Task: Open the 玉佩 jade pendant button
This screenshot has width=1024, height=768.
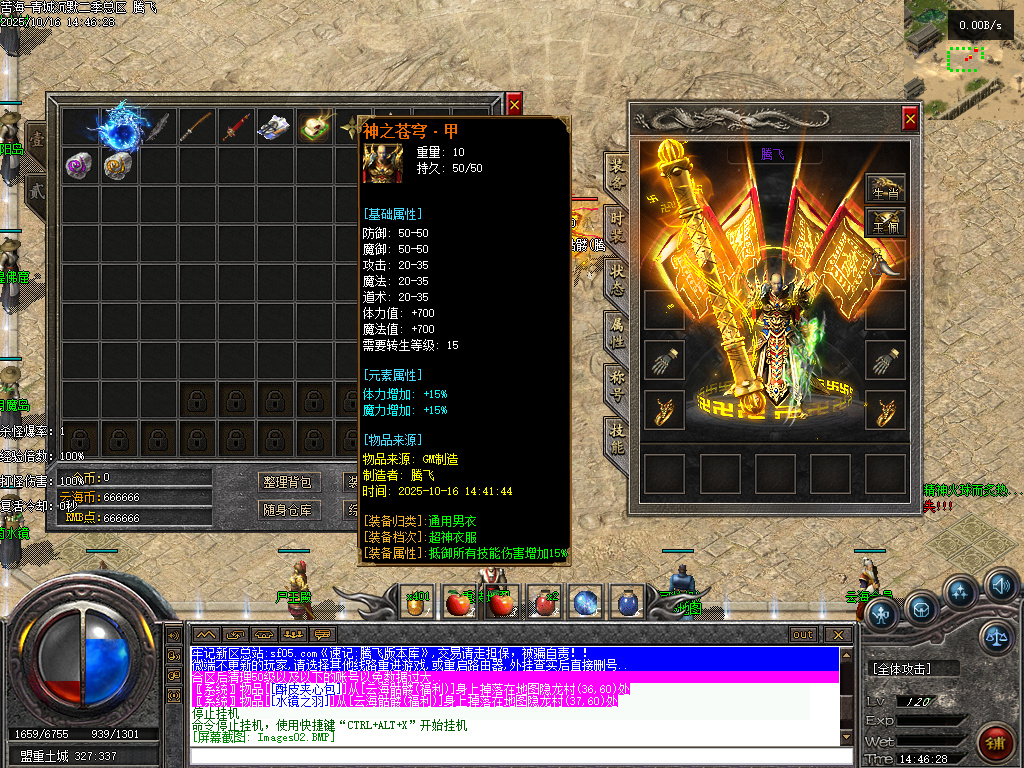Action: pos(885,221)
